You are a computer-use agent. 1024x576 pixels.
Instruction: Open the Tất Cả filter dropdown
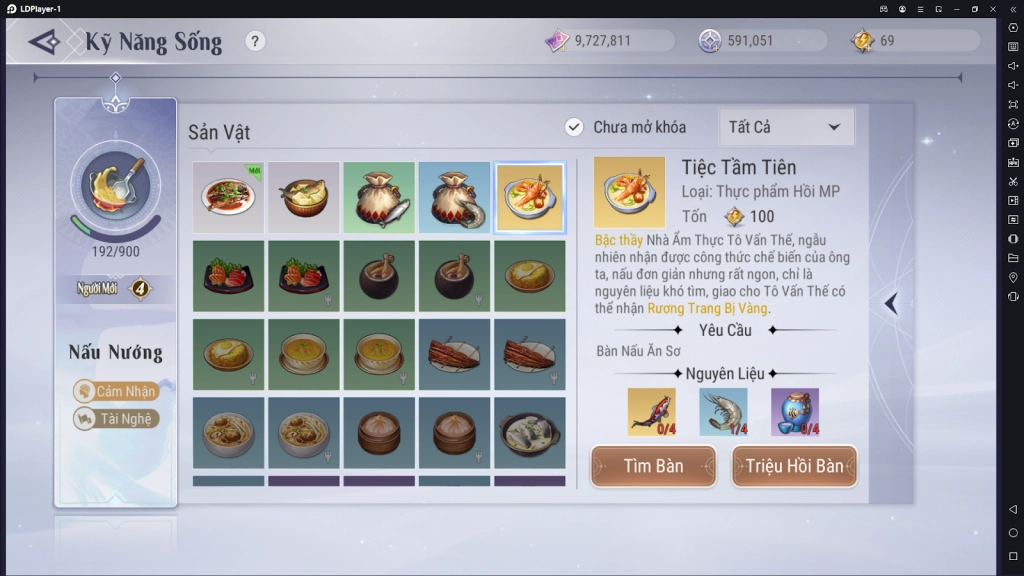coord(786,127)
